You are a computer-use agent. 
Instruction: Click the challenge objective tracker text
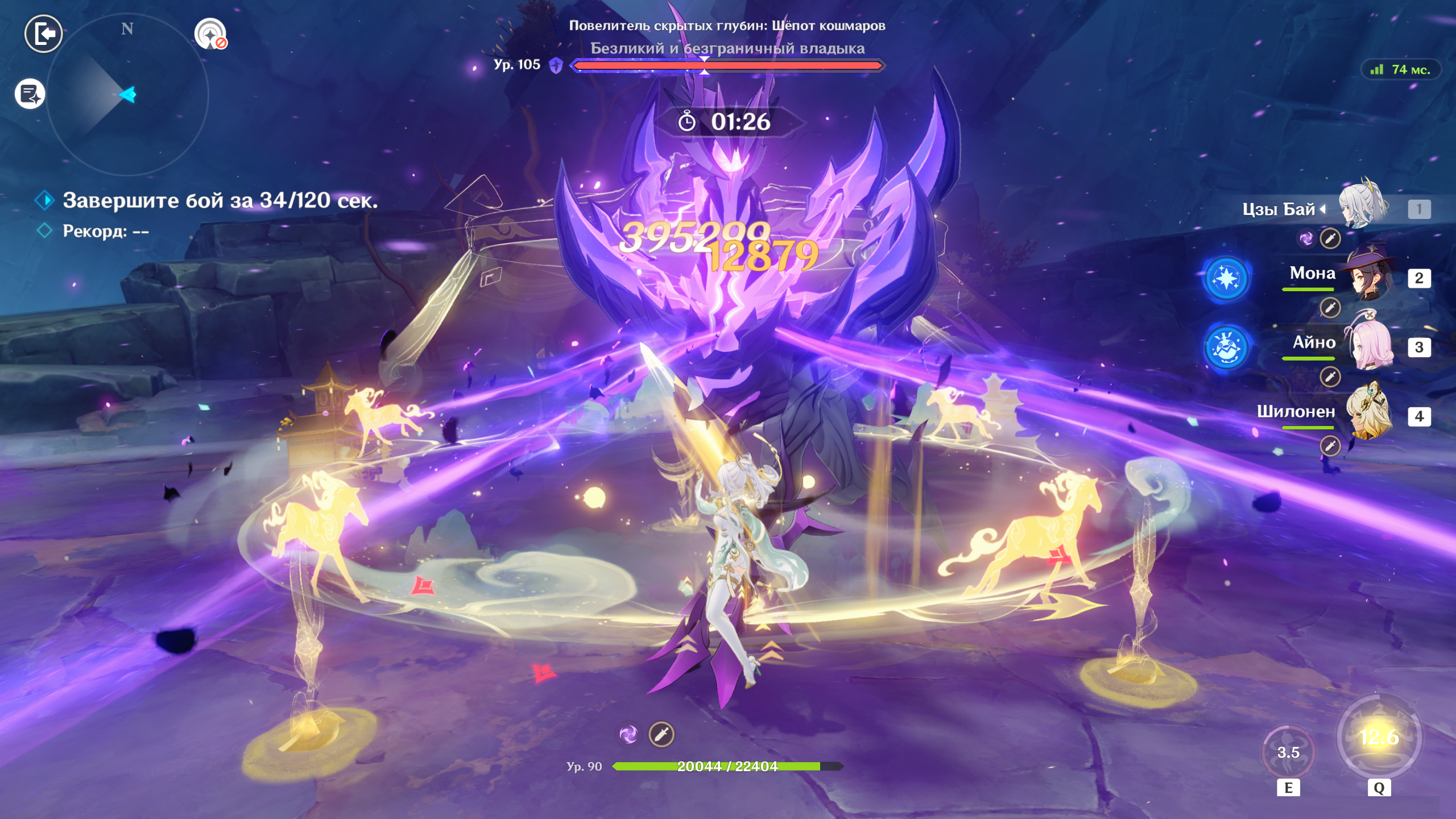pyautogui.click(x=220, y=201)
